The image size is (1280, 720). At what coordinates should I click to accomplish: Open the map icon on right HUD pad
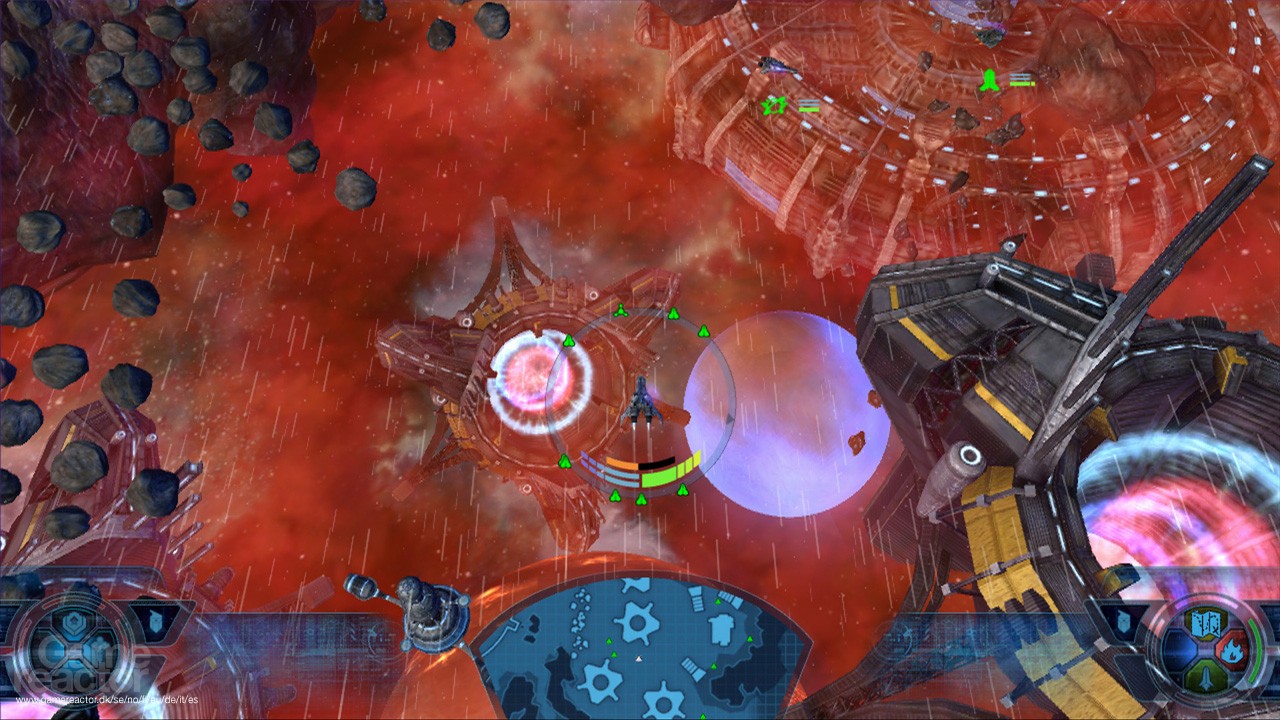point(1206,624)
